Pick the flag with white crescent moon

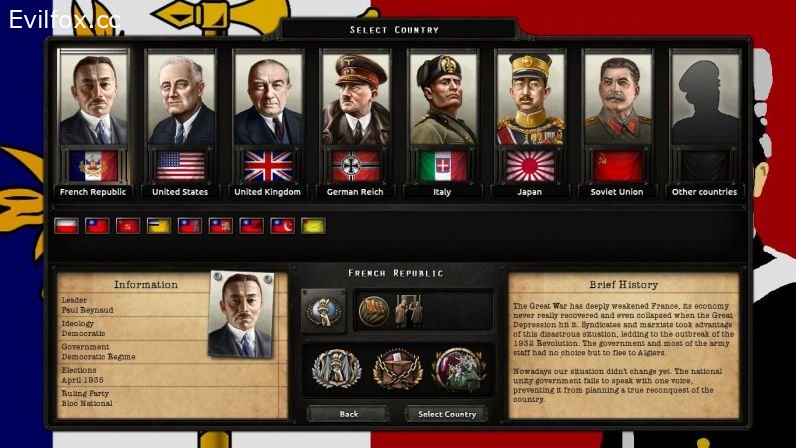click(283, 226)
